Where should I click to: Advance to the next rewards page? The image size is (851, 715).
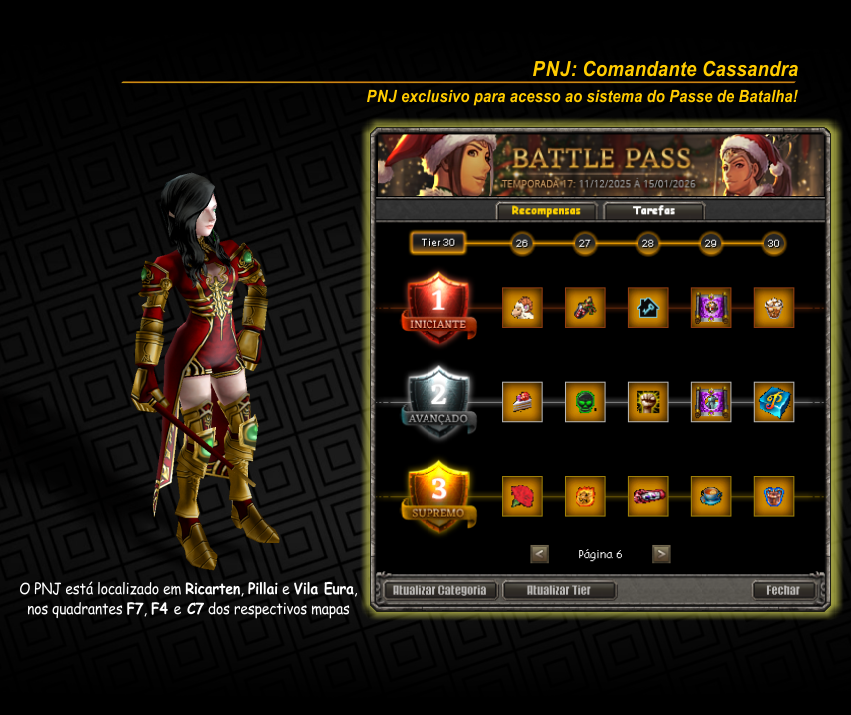pos(661,554)
